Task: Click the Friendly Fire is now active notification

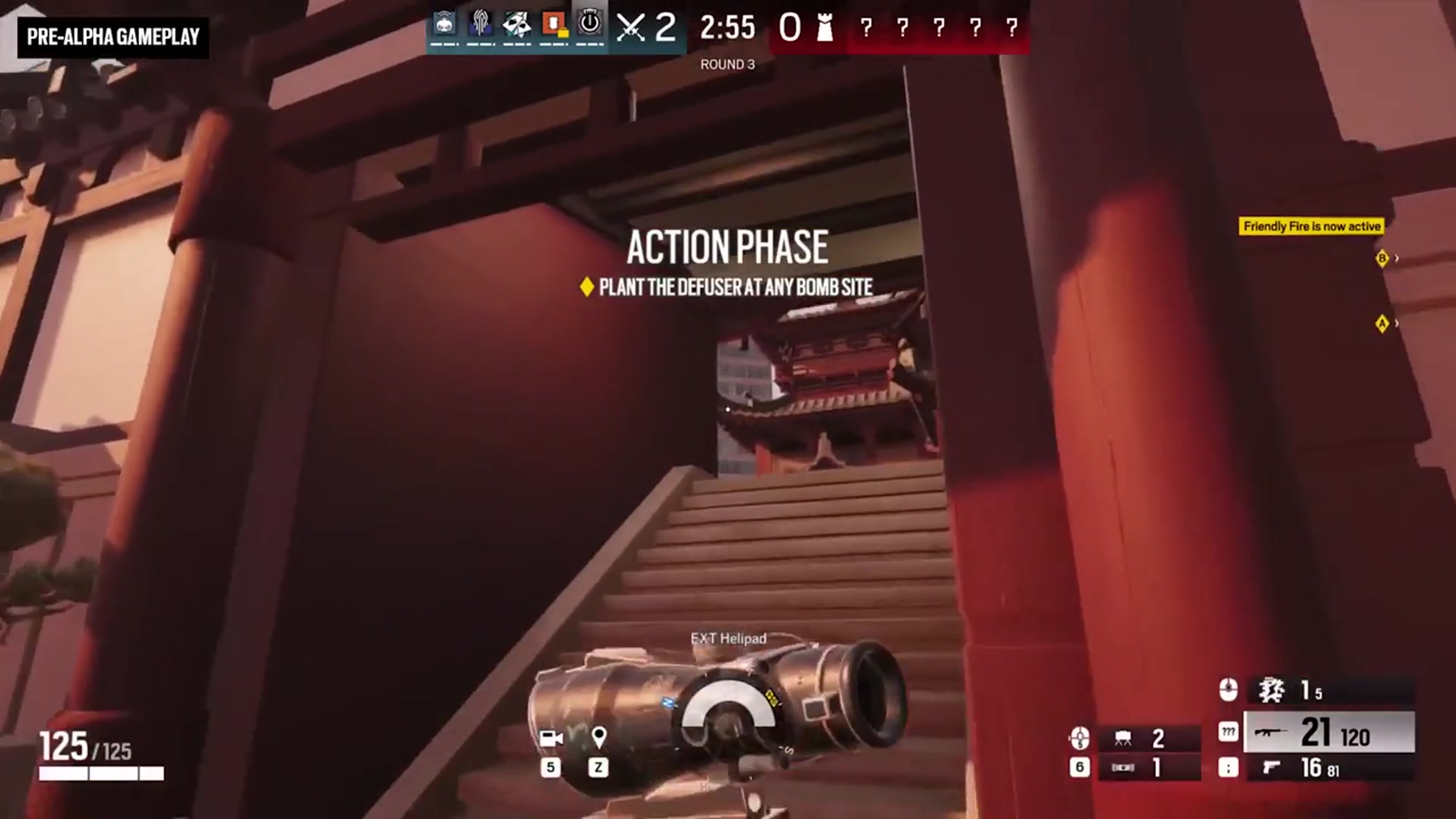Action: 1310,226
